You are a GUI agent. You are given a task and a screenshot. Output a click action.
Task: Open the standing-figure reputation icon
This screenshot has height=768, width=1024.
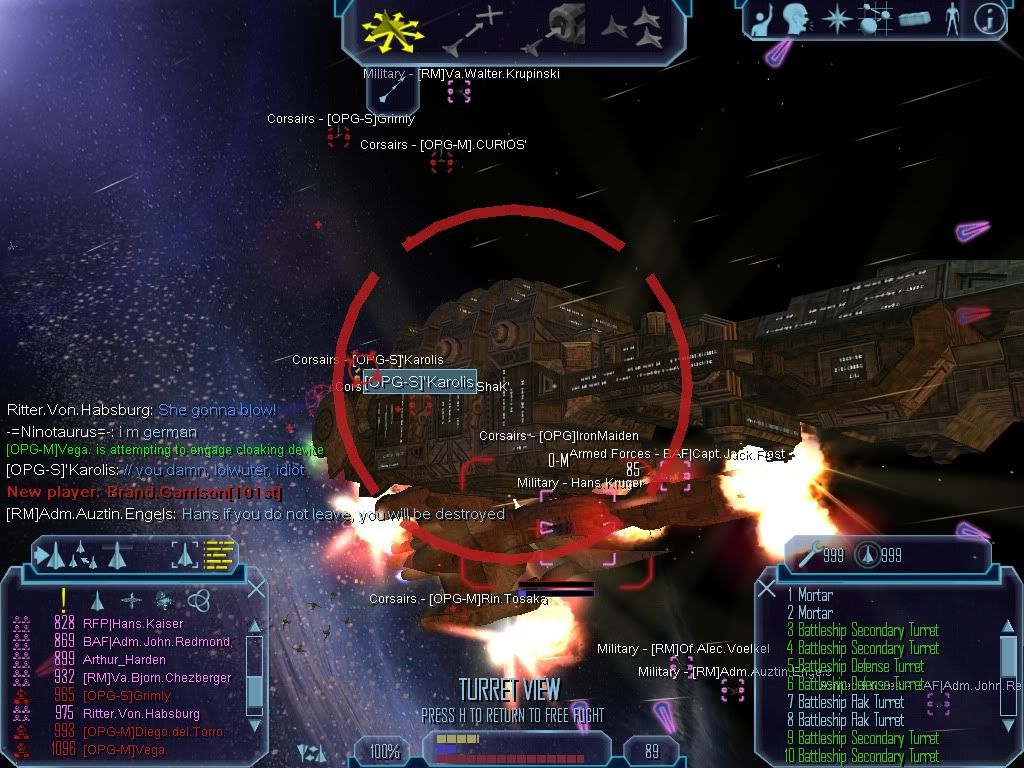click(951, 20)
